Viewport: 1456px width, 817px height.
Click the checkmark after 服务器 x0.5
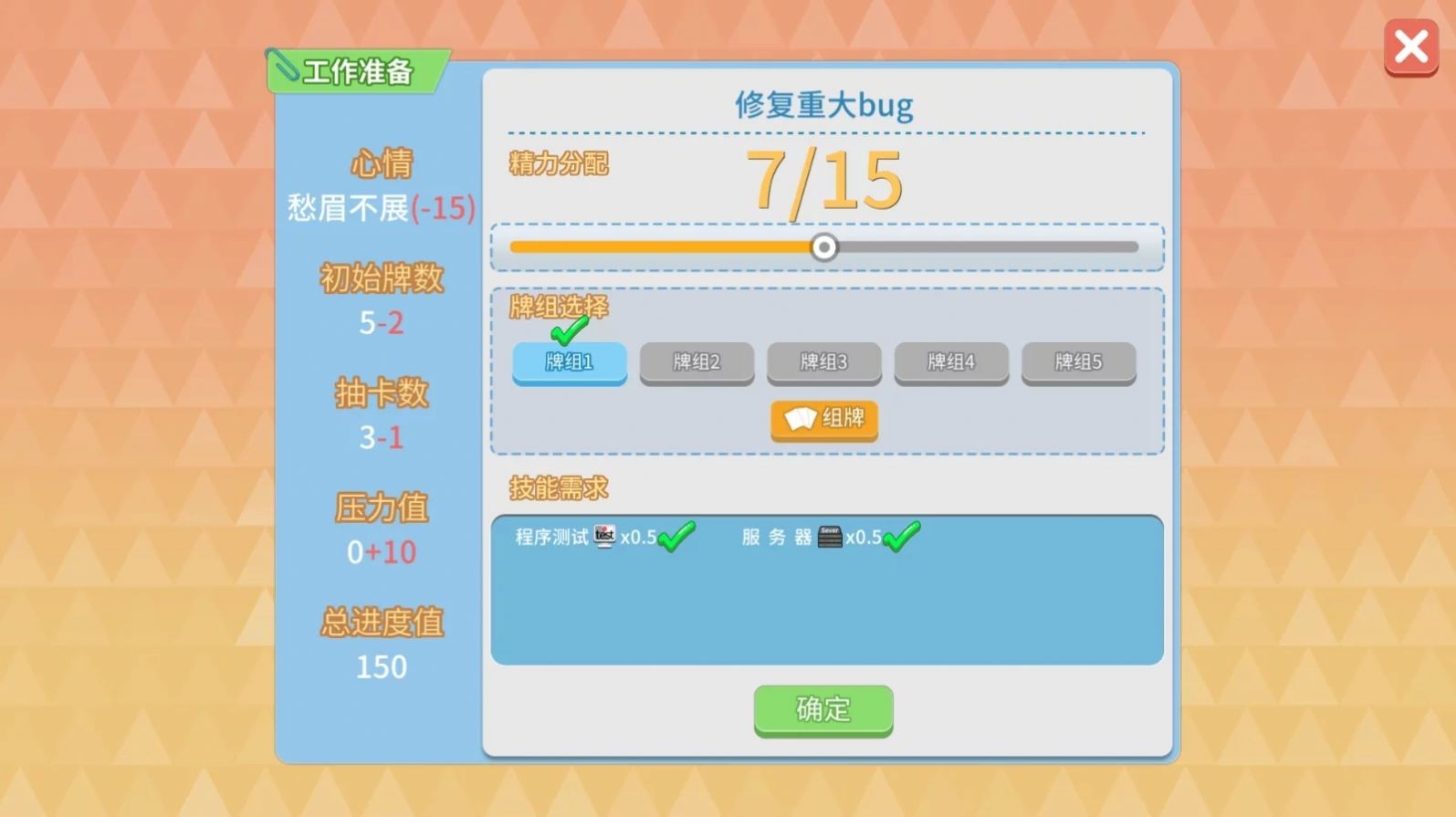coord(902,538)
